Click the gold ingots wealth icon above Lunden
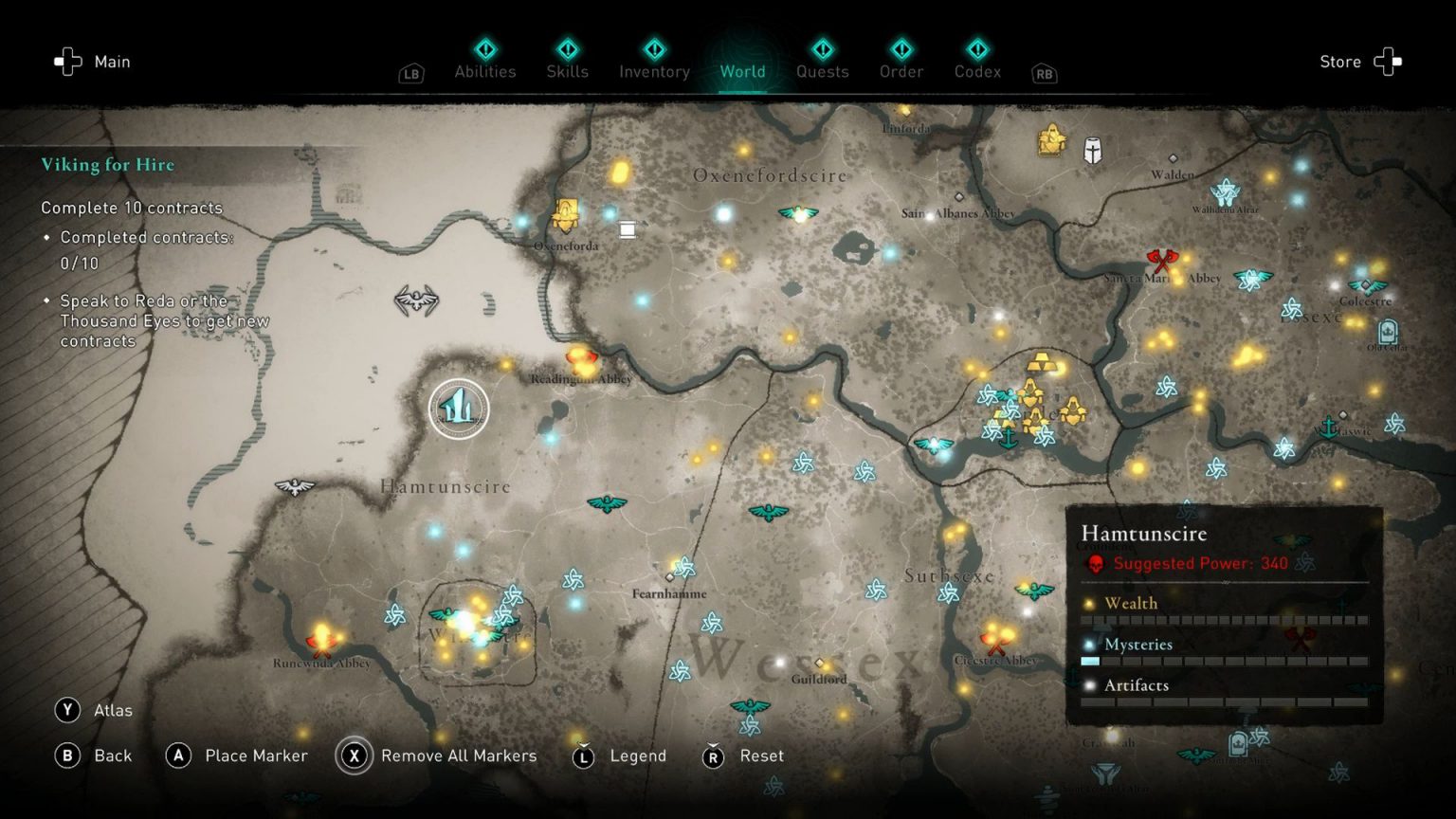The height and width of the screenshot is (819, 1456). (1041, 361)
